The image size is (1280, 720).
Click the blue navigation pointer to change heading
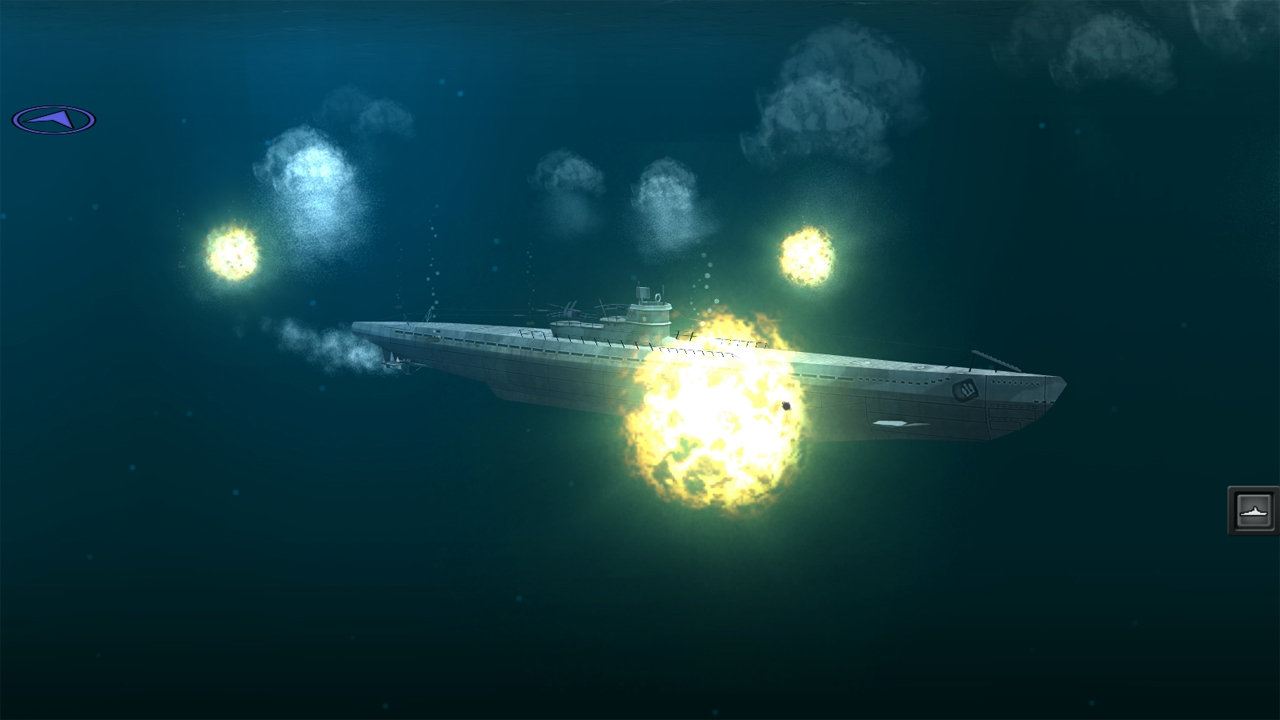[x=55, y=118]
